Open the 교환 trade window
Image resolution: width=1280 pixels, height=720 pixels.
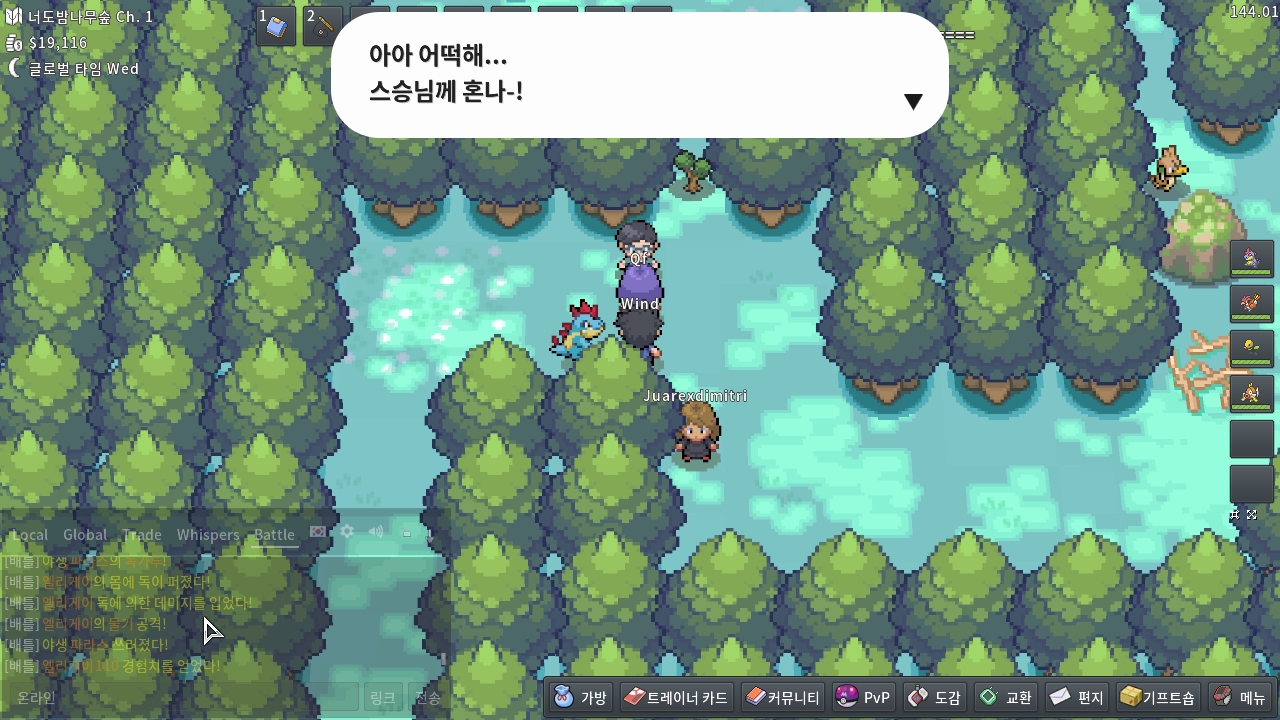[x=1005, y=697]
